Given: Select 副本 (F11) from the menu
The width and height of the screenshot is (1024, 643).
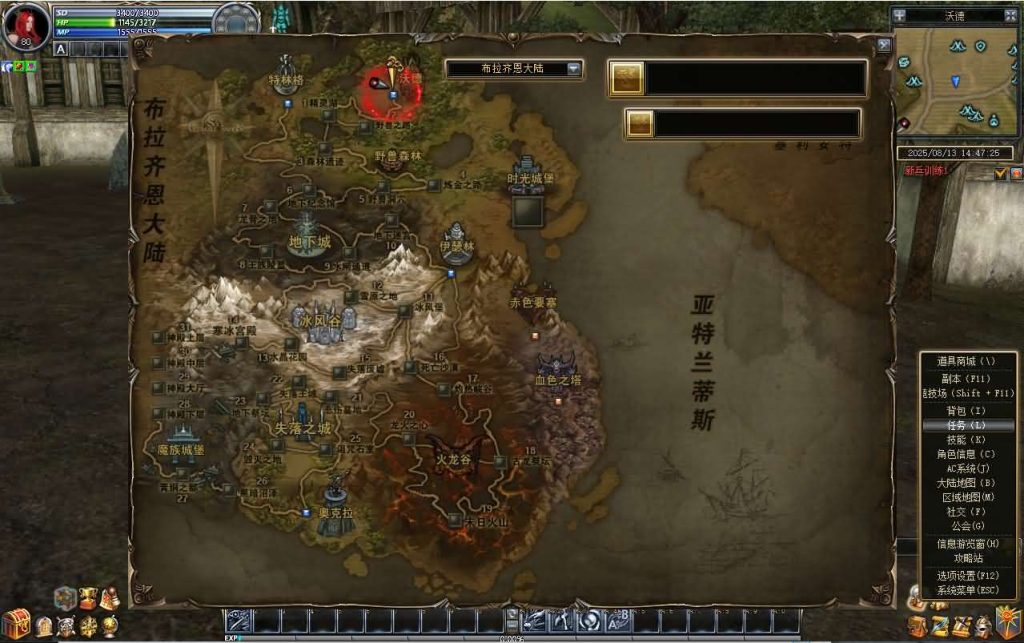Looking at the screenshot, I should (967, 379).
